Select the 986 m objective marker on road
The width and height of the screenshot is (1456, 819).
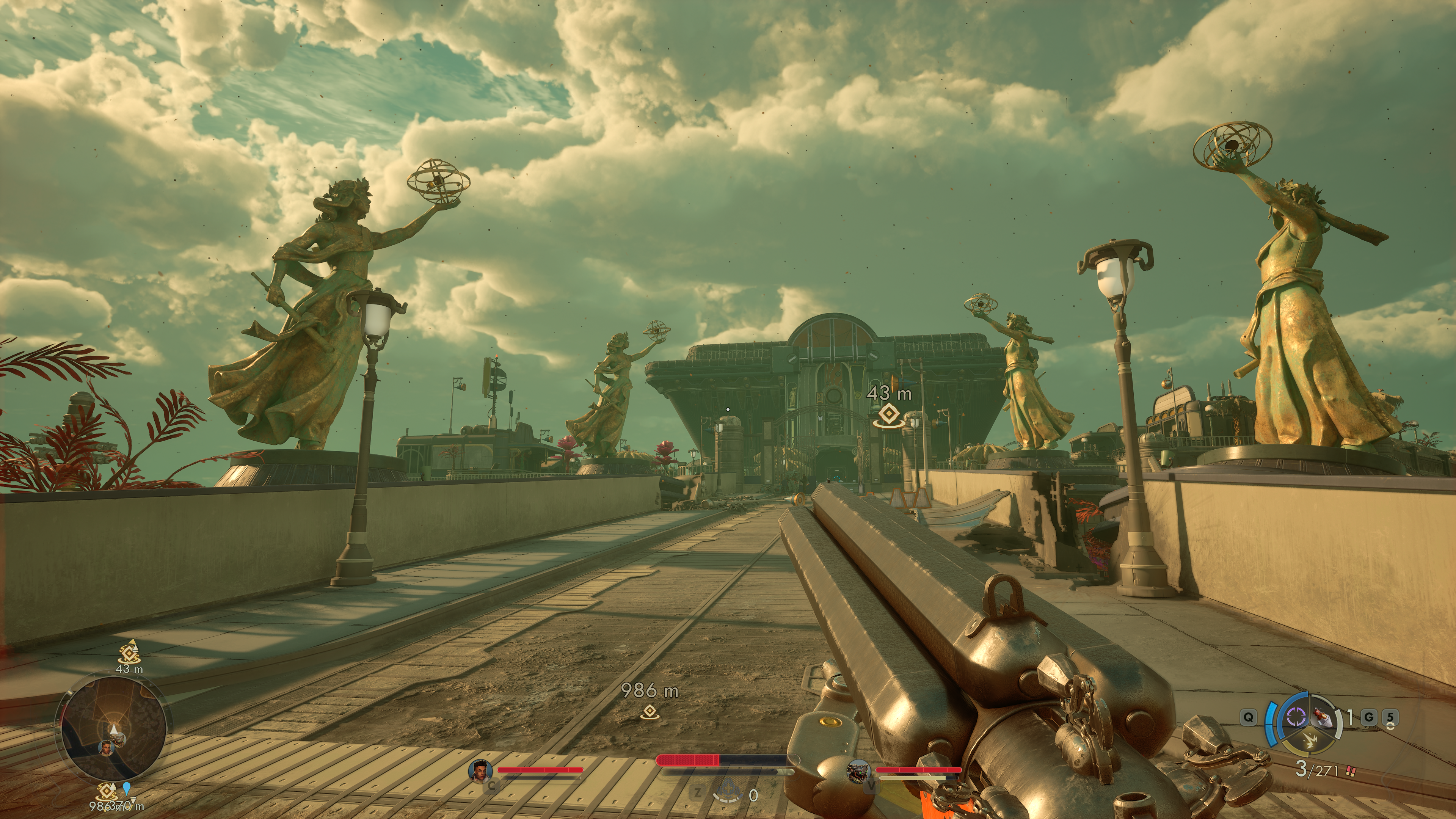pos(650,712)
